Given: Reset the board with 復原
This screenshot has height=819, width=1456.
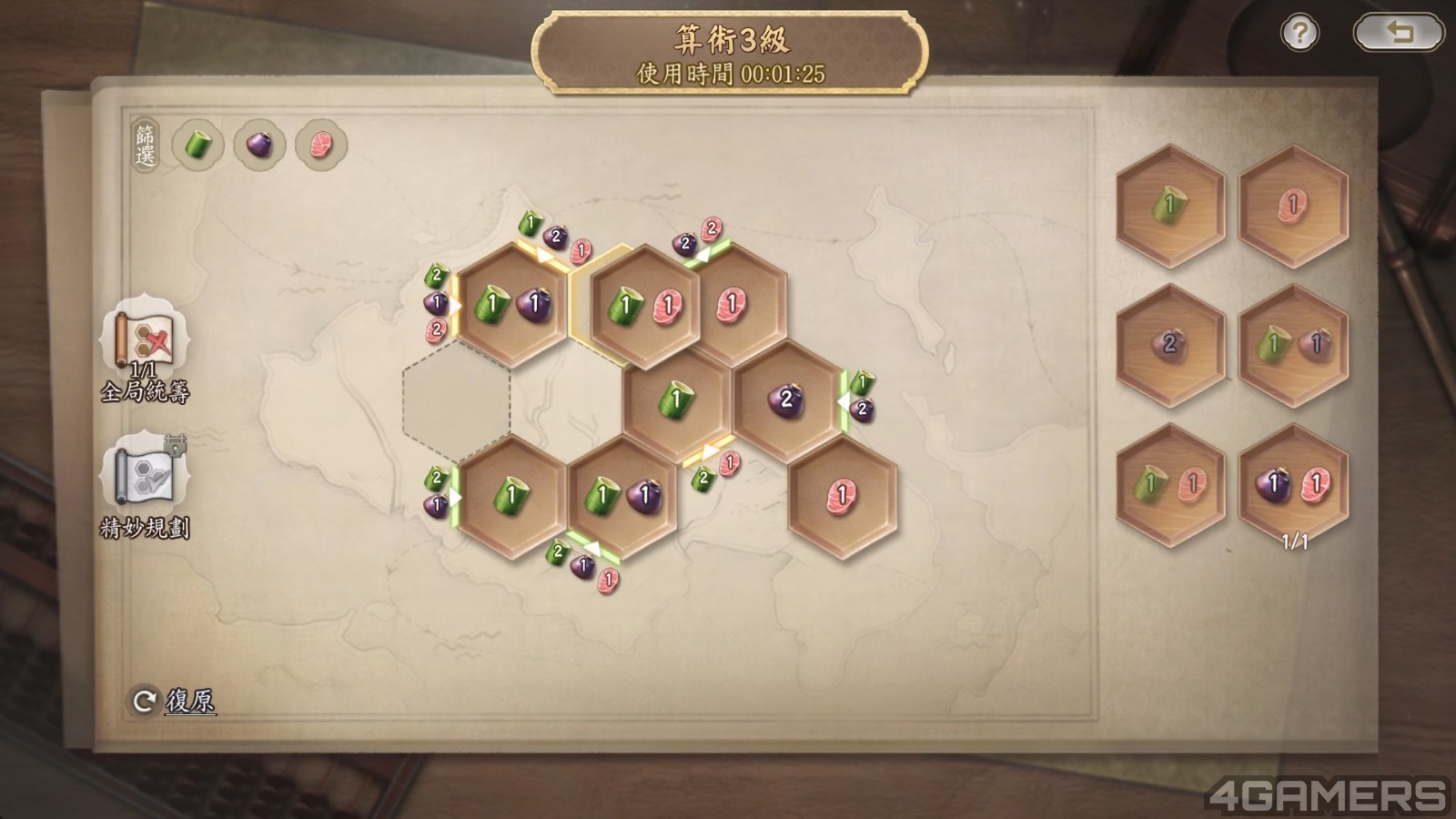Looking at the screenshot, I should coord(175,701).
